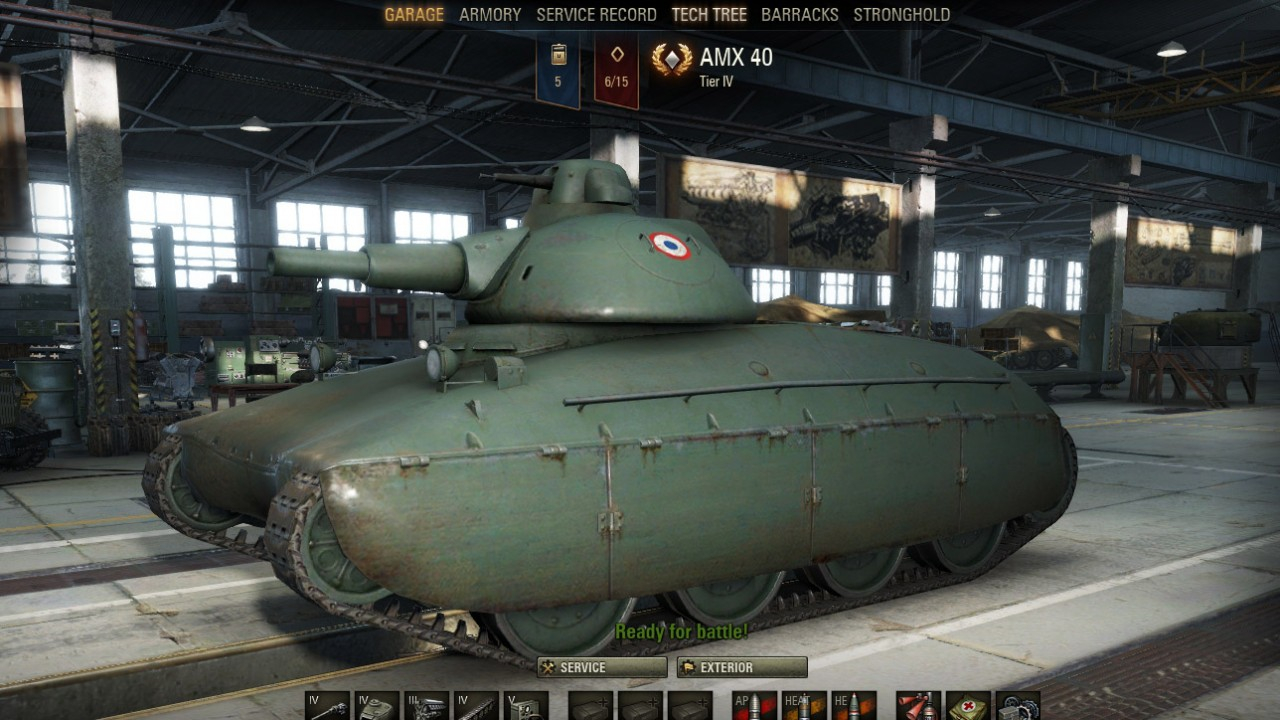The height and width of the screenshot is (720, 1280).
Task: Click the Service button
Action: (x=602, y=668)
